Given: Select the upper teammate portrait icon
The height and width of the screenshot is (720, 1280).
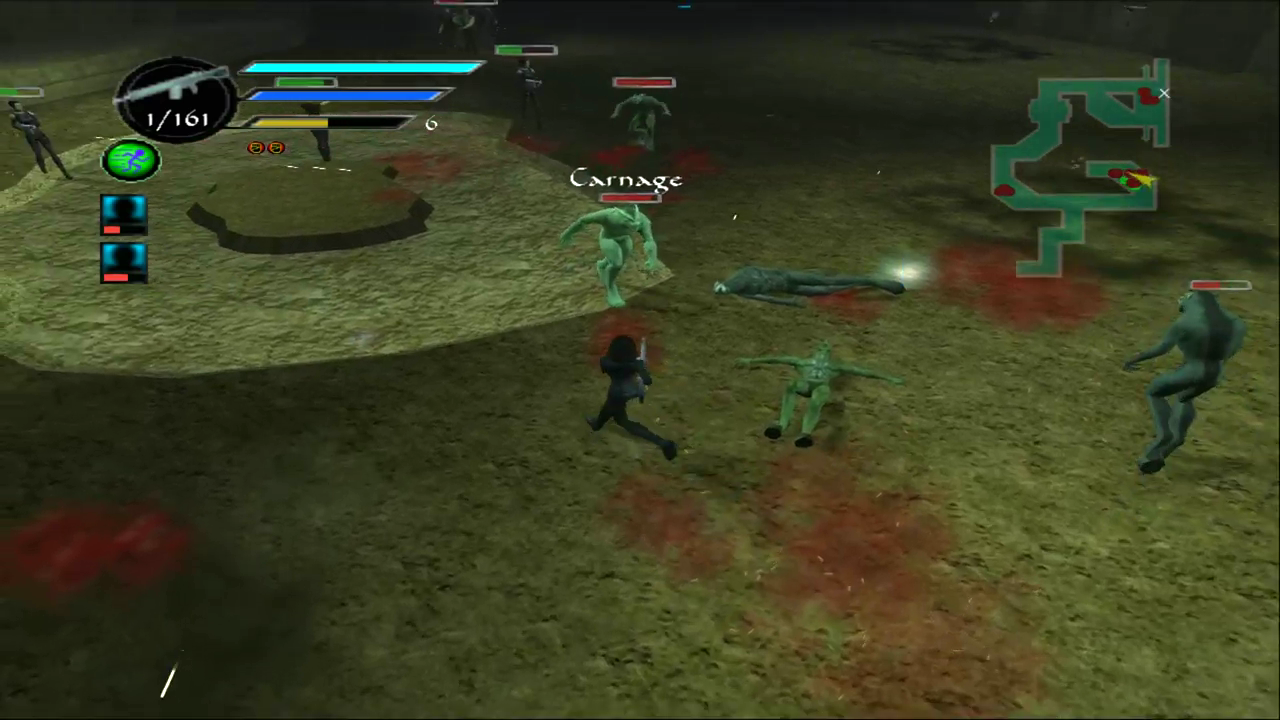Looking at the screenshot, I should click(x=123, y=213).
